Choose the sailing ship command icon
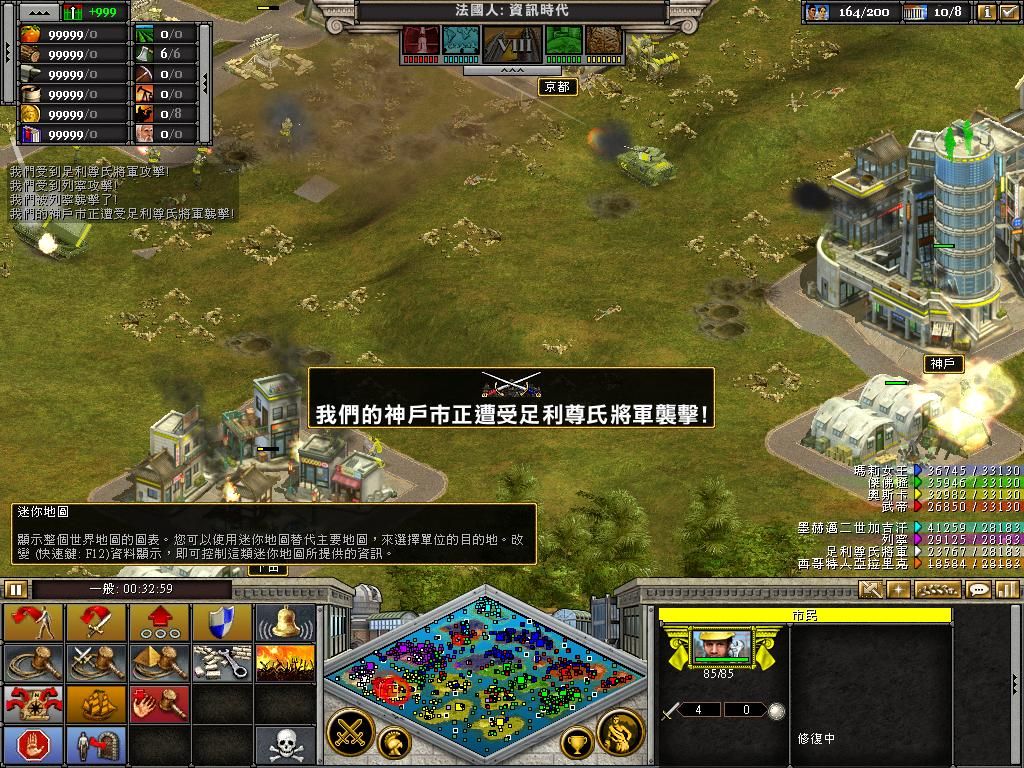Viewport: 1024px width, 768px height. tap(97, 703)
